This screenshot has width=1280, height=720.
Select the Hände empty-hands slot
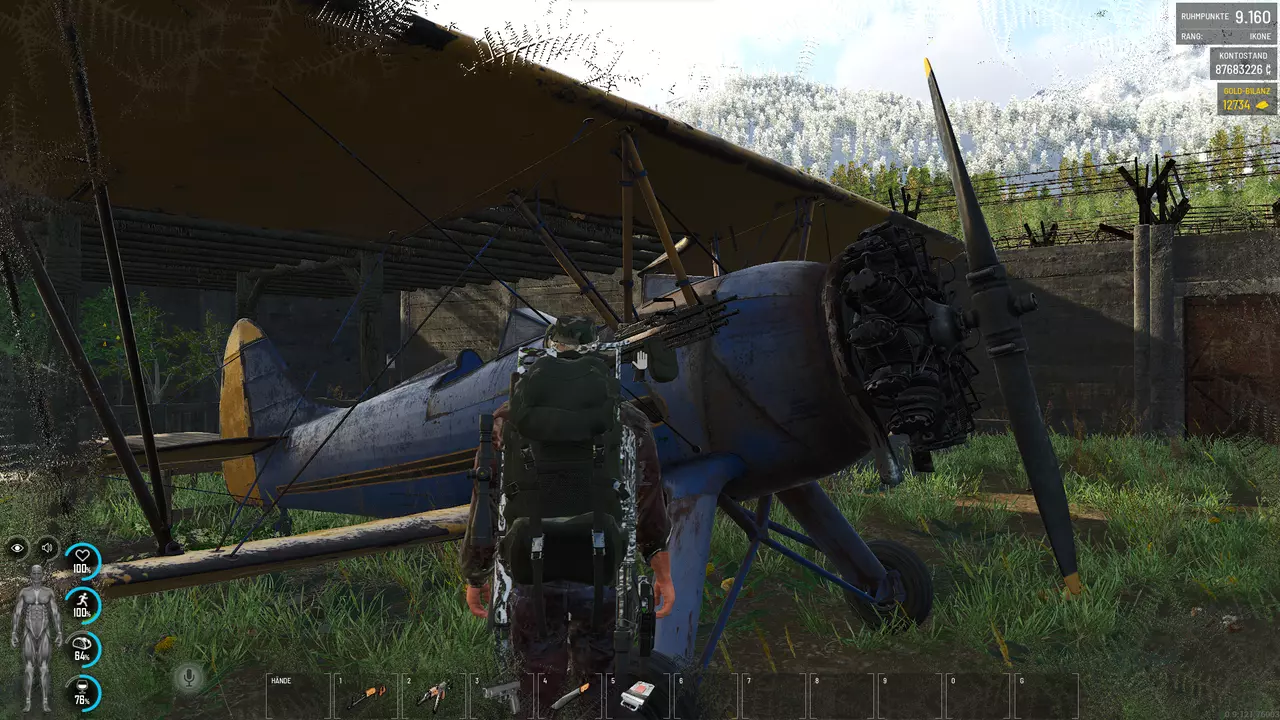[x=298, y=695]
